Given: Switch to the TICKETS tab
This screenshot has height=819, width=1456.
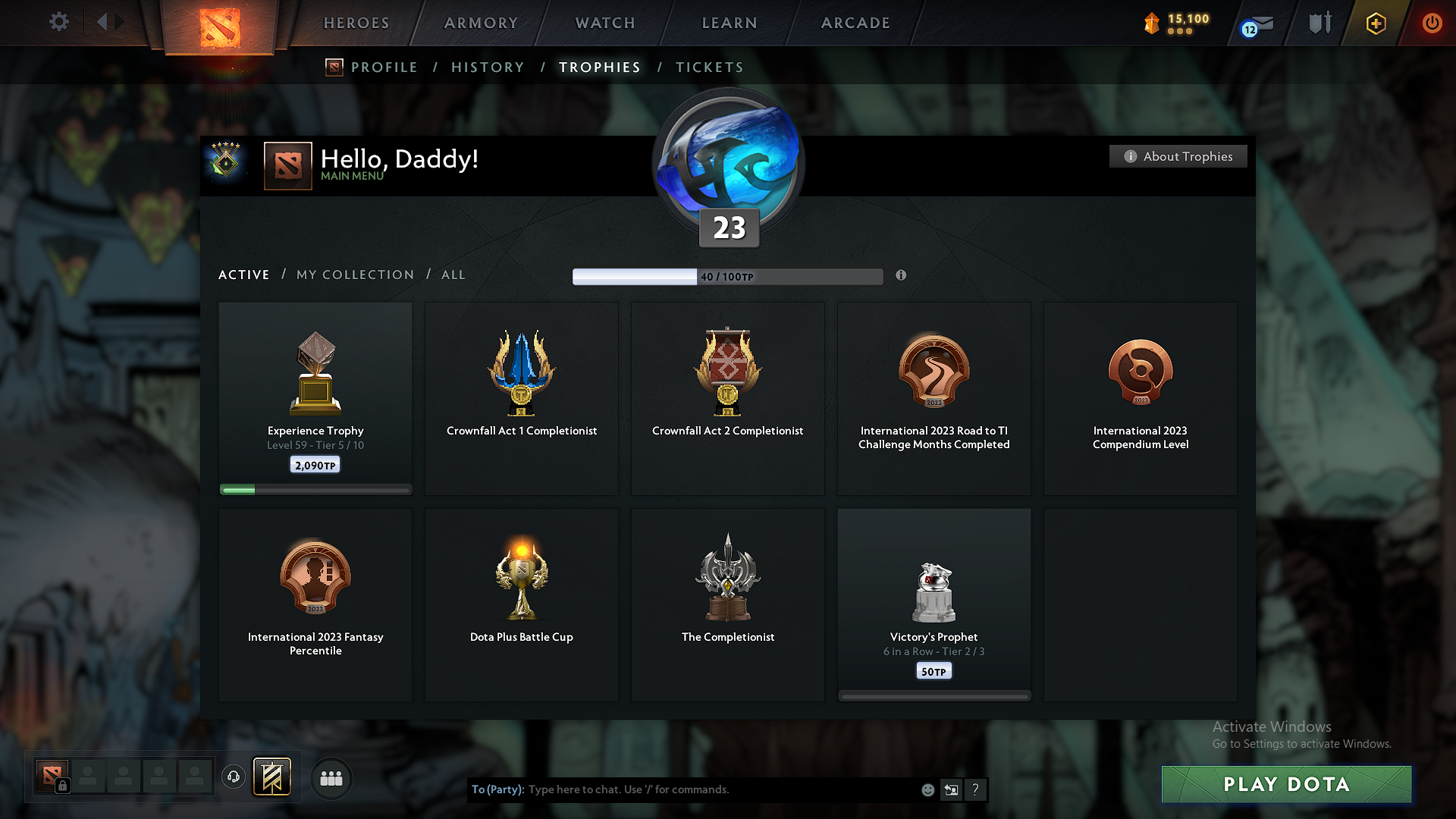Looking at the screenshot, I should coord(709,67).
